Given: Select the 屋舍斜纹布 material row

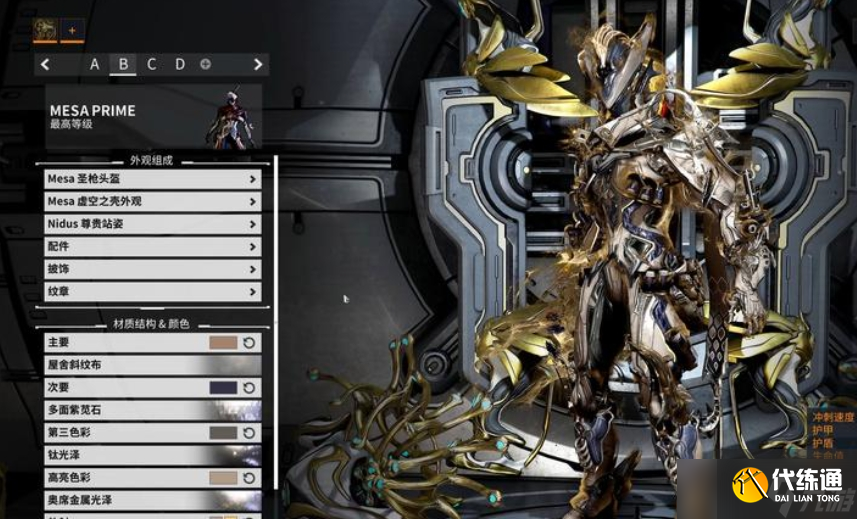Looking at the screenshot, I should (152, 365).
